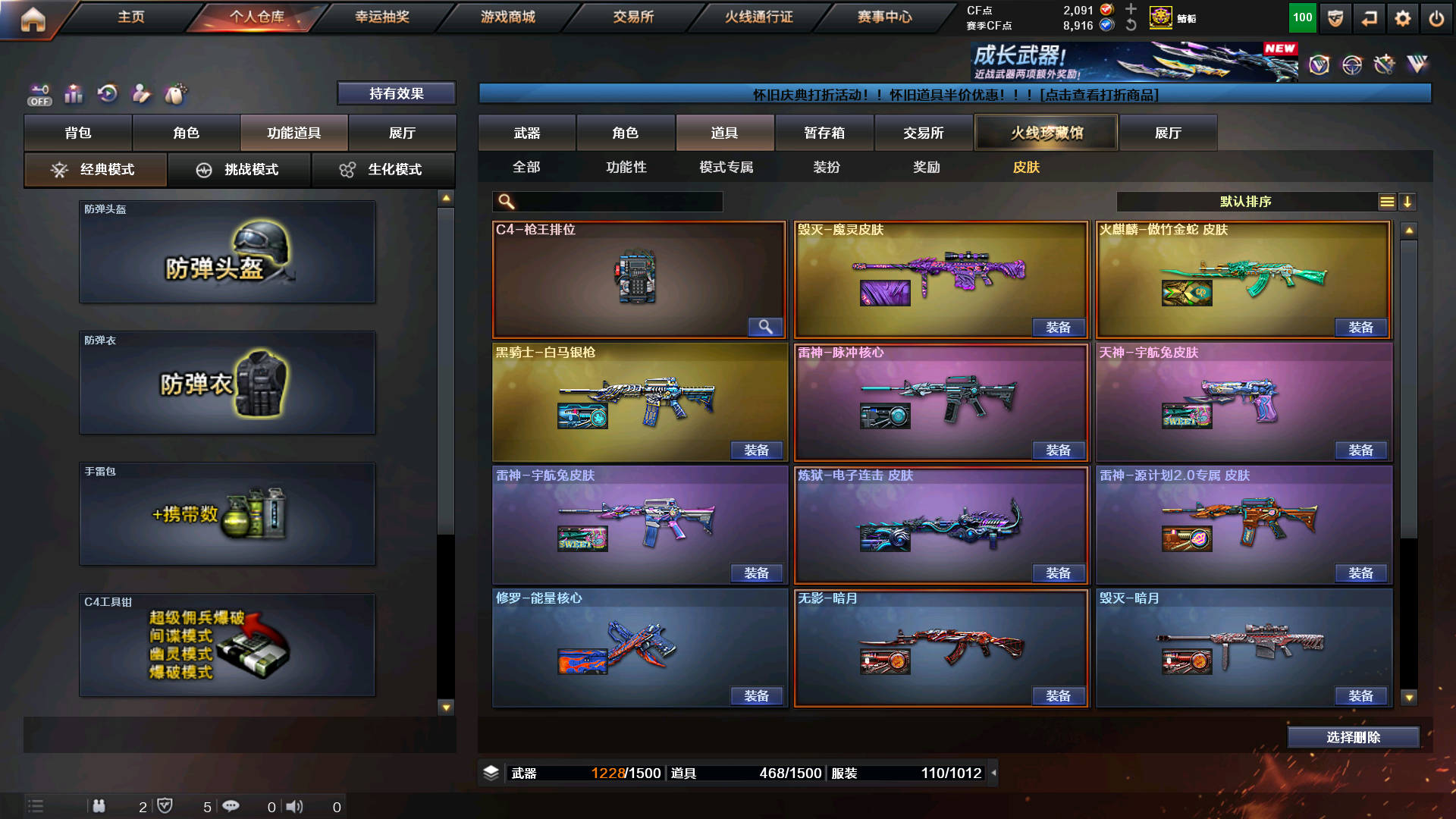This screenshot has height=819, width=1456.
Task: Switch to the 交易所 top menu
Action: coord(633,17)
